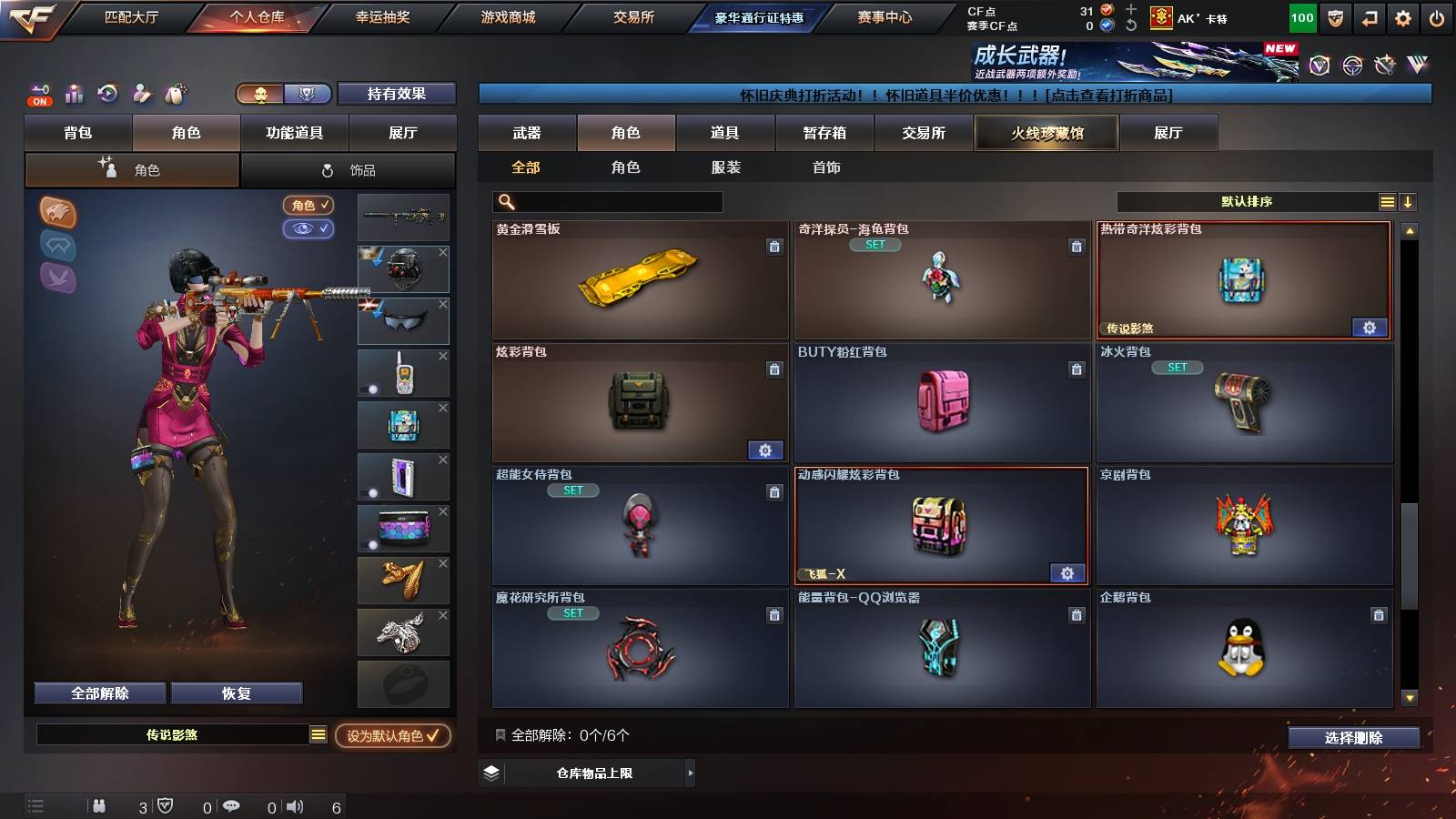Image resolution: width=1456 pixels, height=819 pixels.
Task: Click the 选择删除 button at bottom right
Action: (1353, 738)
